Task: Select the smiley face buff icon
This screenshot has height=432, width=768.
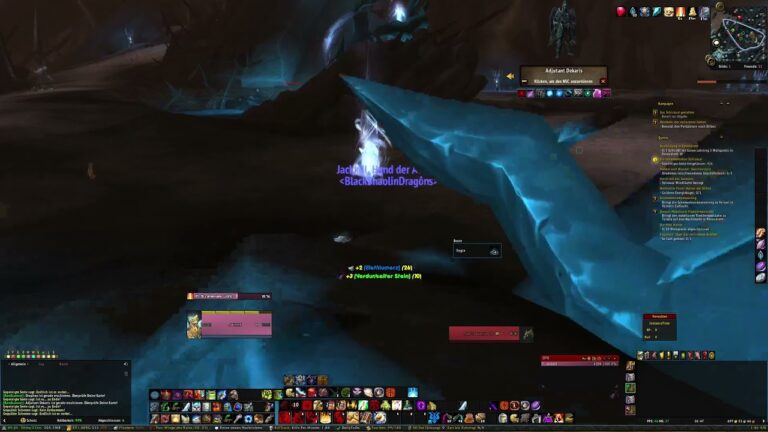Action: point(669,11)
